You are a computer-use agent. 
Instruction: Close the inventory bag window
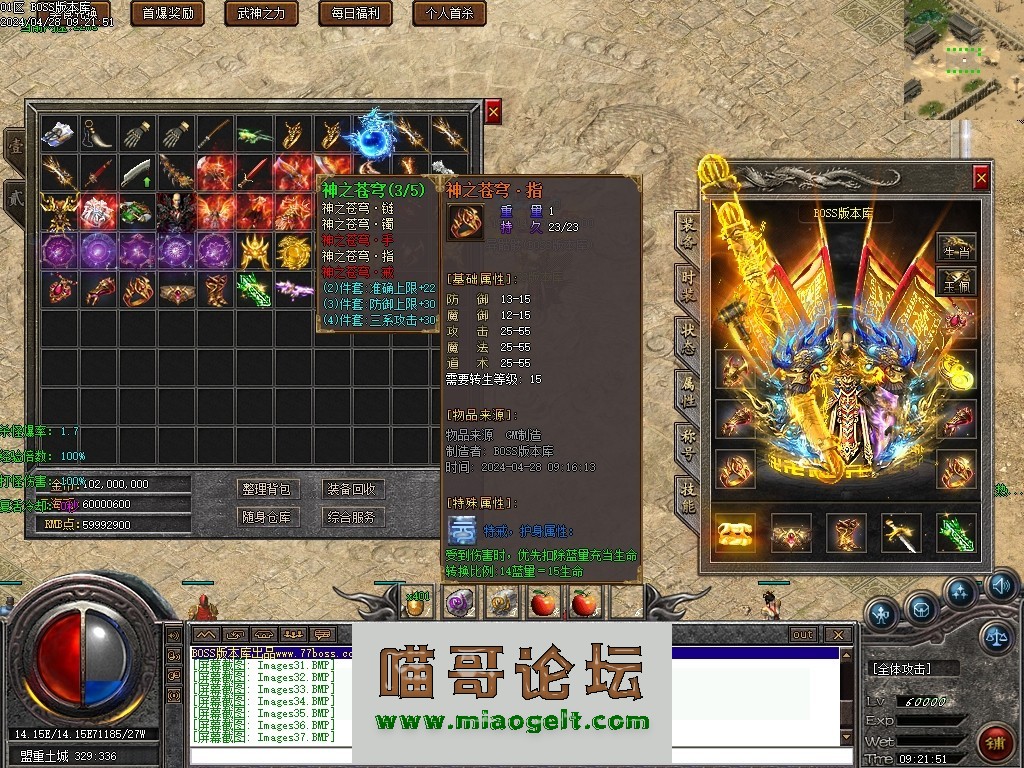point(493,112)
